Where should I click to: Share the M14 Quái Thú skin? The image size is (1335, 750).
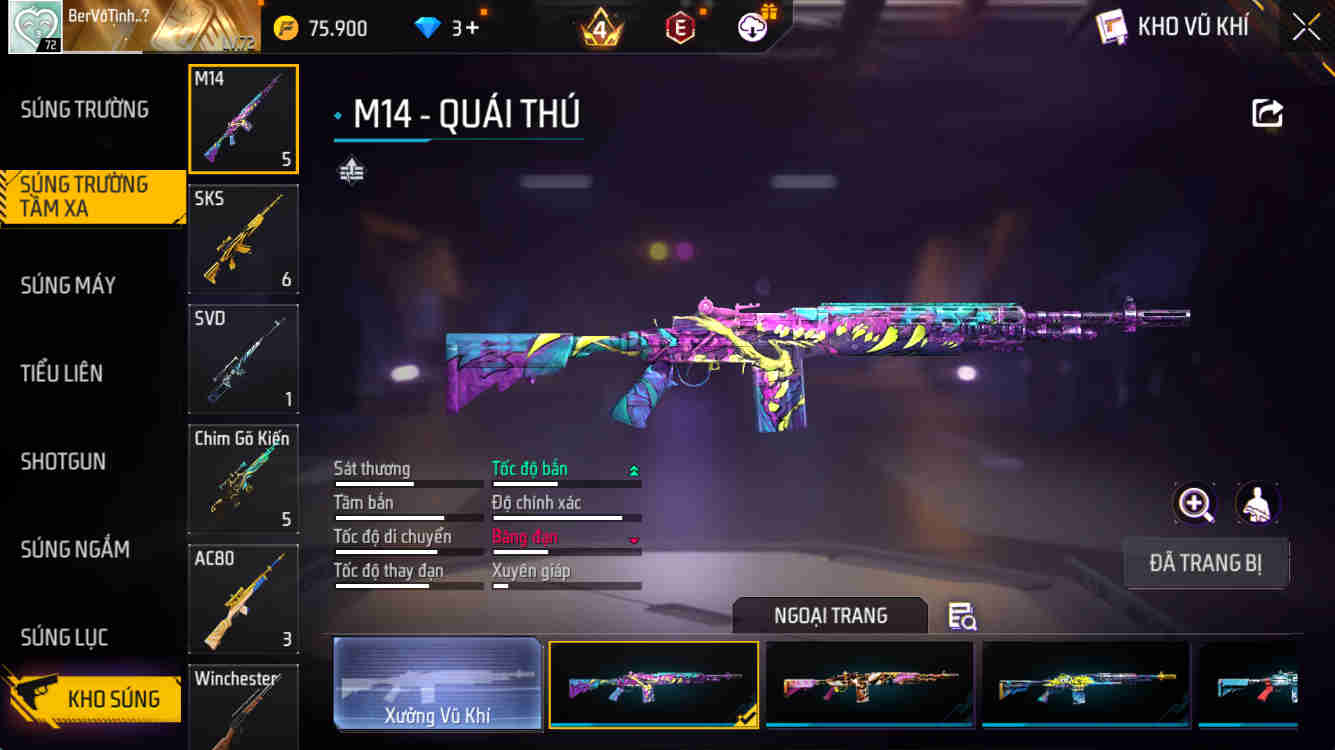coord(1267,113)
